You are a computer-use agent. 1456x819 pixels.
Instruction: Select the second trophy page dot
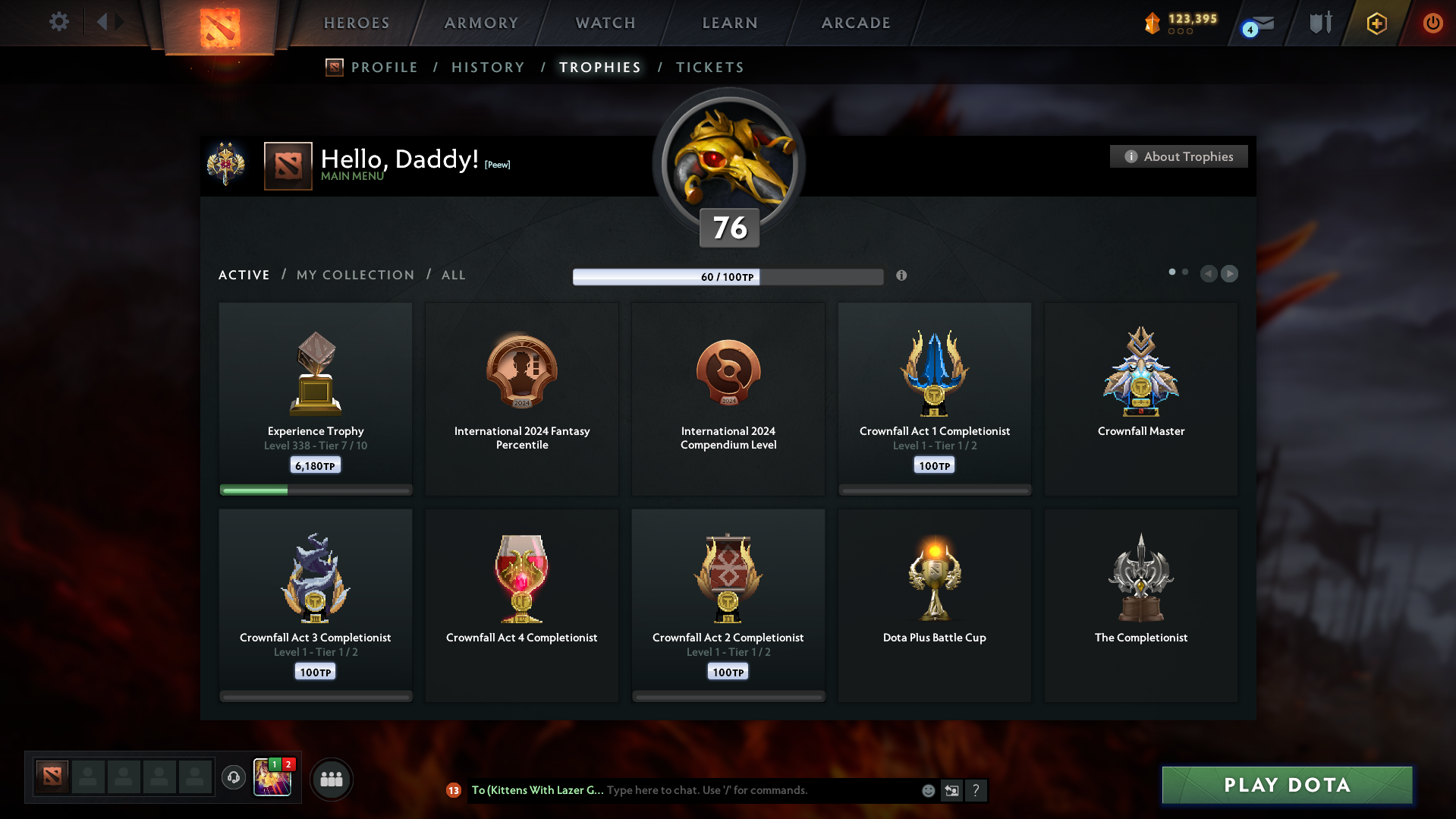(1185, 271)
